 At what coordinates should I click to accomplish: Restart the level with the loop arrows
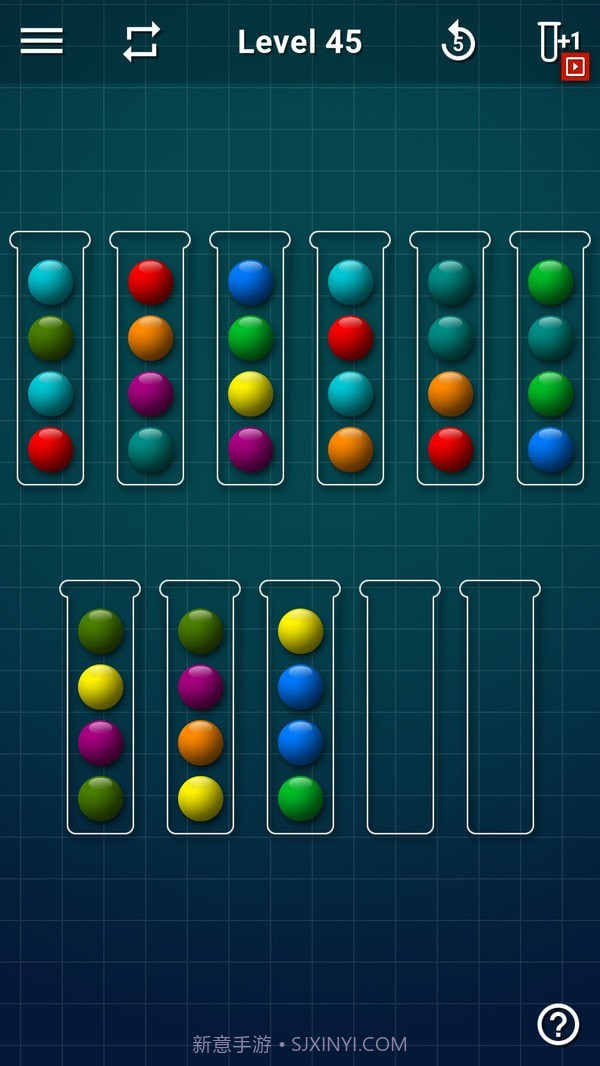(x=141, y=42)
